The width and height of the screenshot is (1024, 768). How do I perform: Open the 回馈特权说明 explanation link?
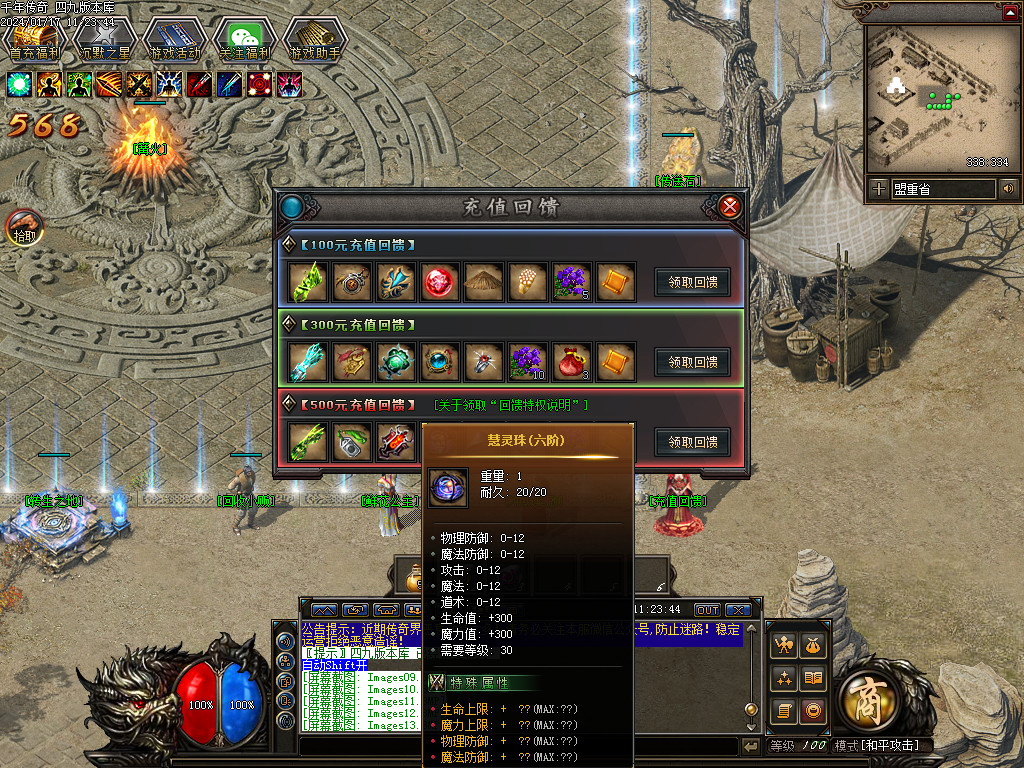pyautogui.click(x=511, y=405)
